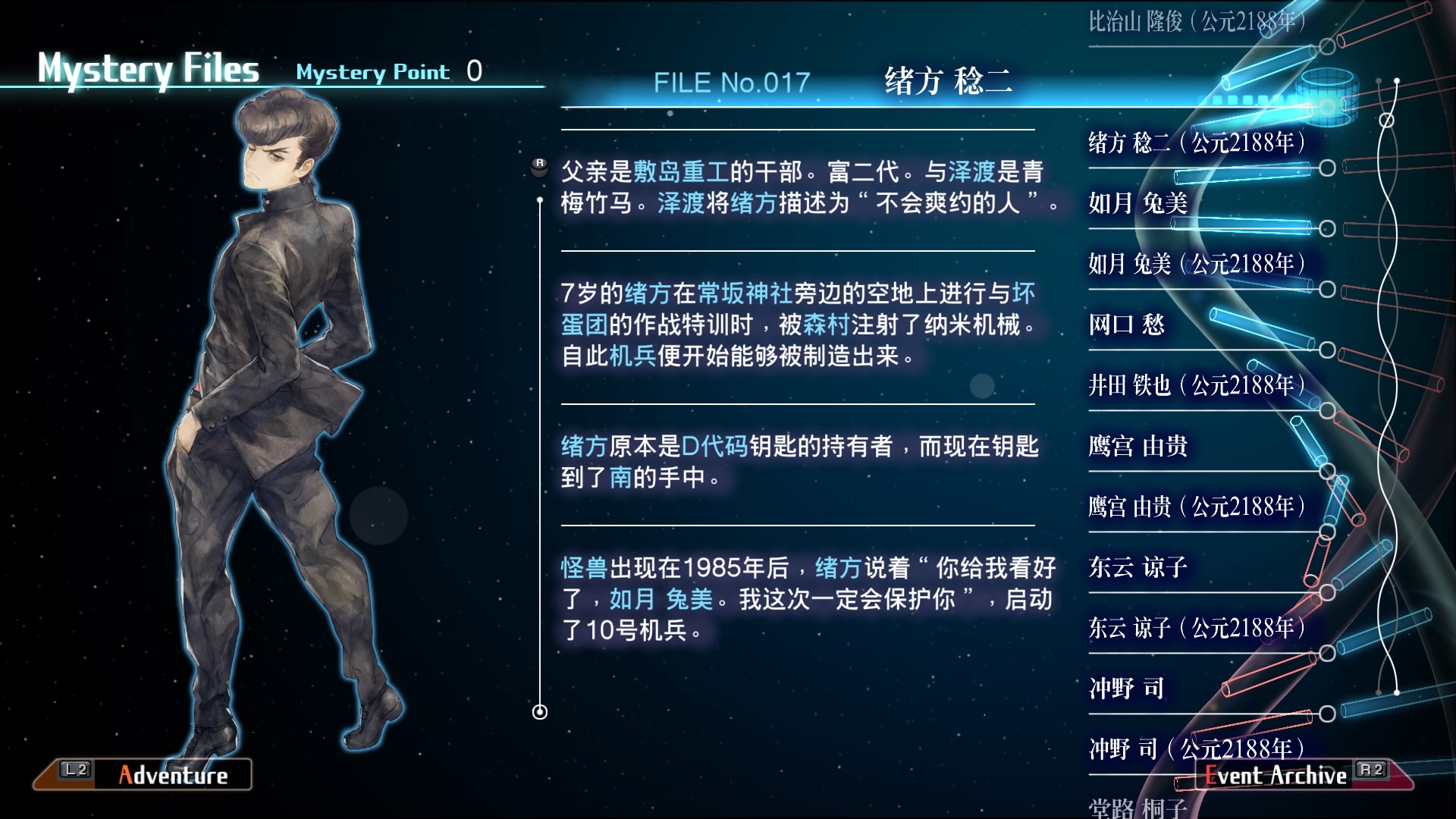
Task: Select the 比治山 隆俊 (公元2188年) entry
Action: 1197,21
